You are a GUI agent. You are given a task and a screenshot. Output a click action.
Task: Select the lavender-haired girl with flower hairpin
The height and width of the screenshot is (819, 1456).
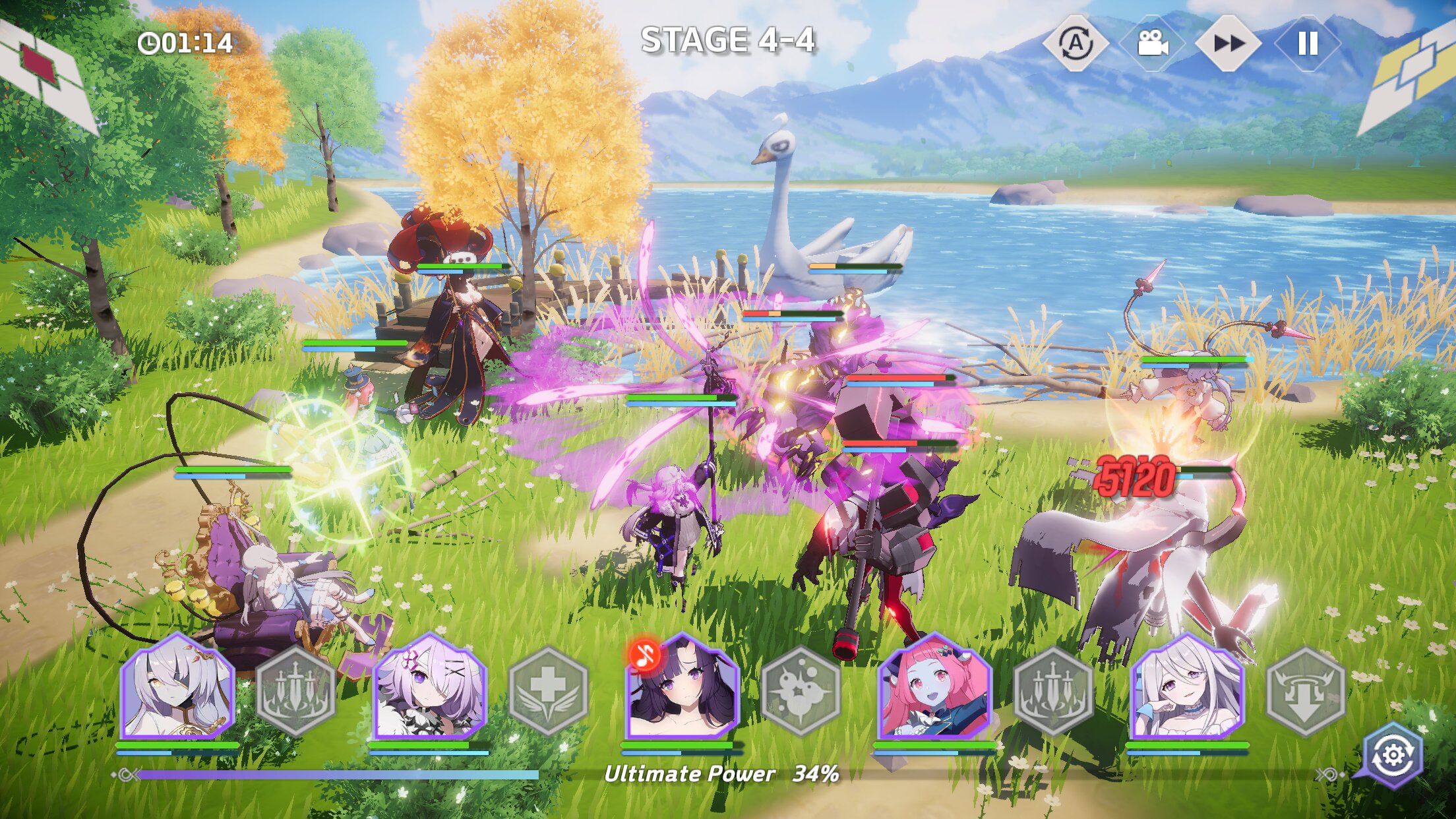pyautogui.click(x=429, y=687)
